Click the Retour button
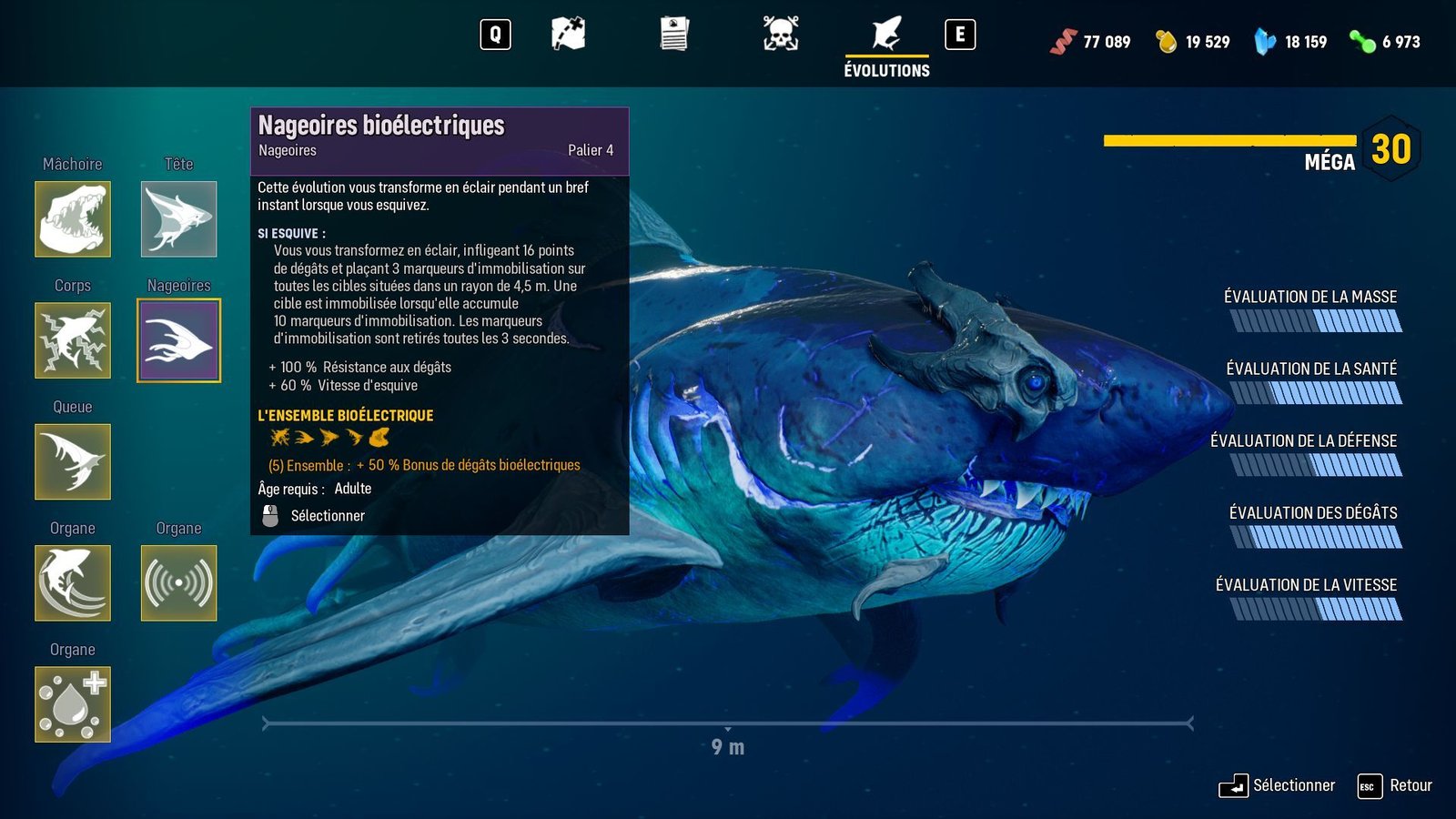1456x819 pixels. coord(1395,786)
